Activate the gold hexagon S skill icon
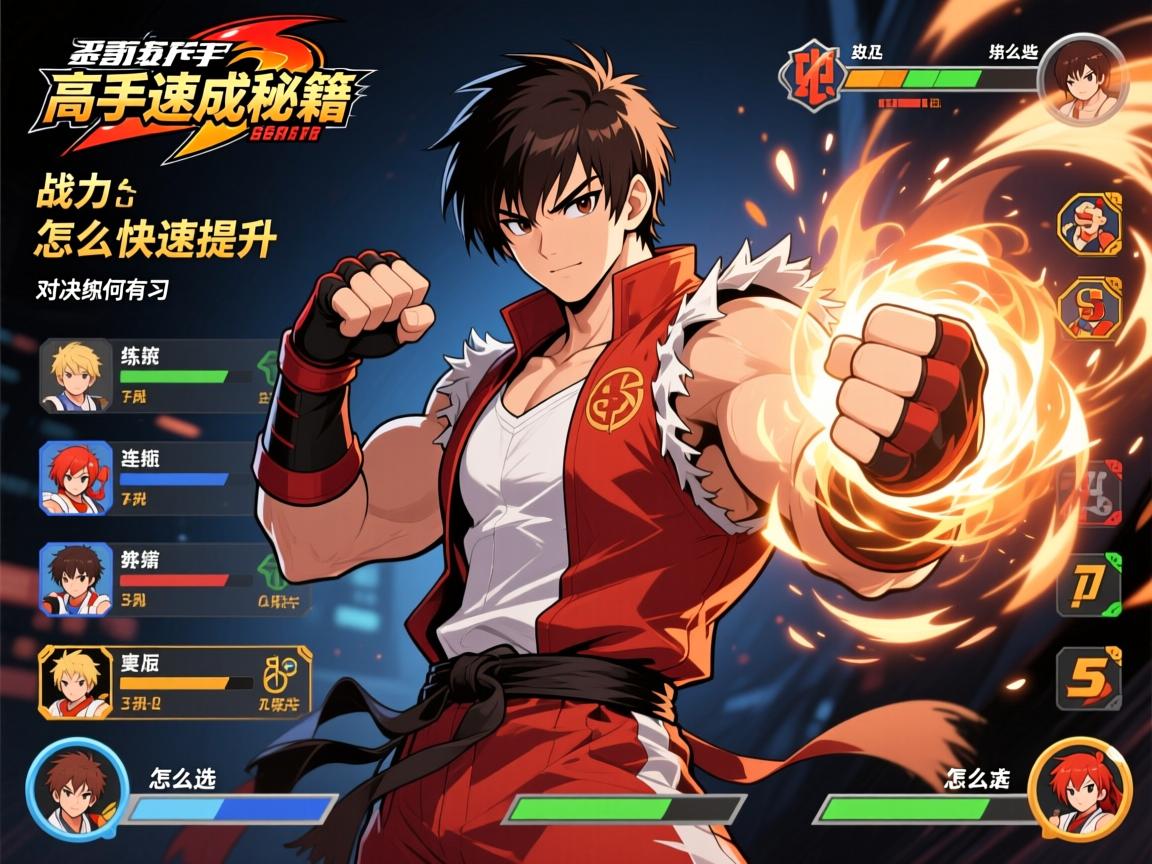 coord(1089,308)
